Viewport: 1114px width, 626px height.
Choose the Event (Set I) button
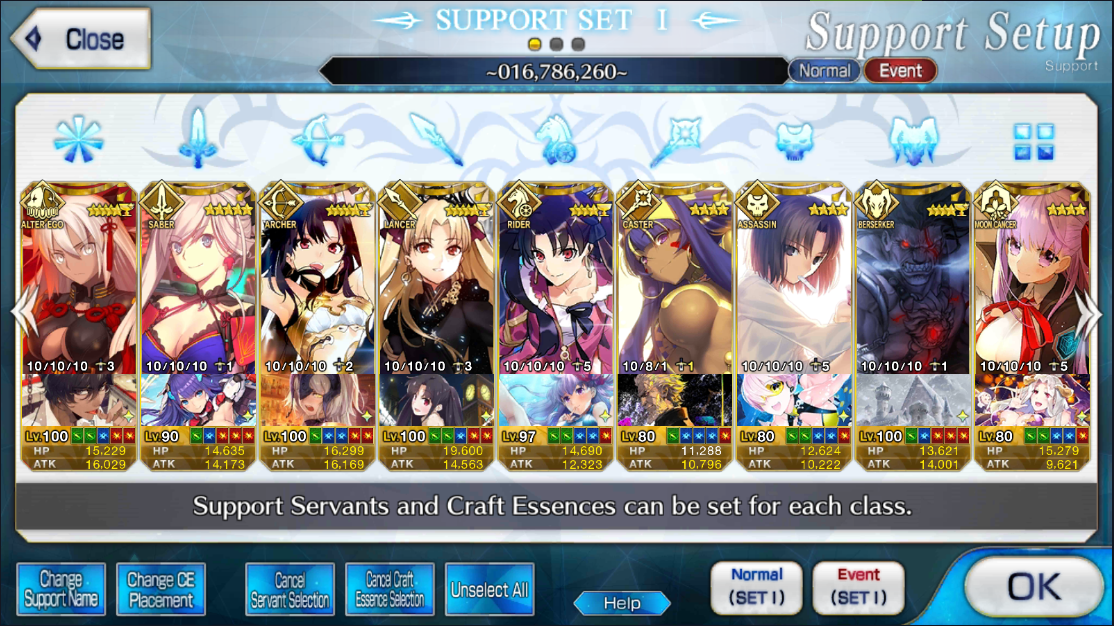pyautogui.click(x=858, y=587)
